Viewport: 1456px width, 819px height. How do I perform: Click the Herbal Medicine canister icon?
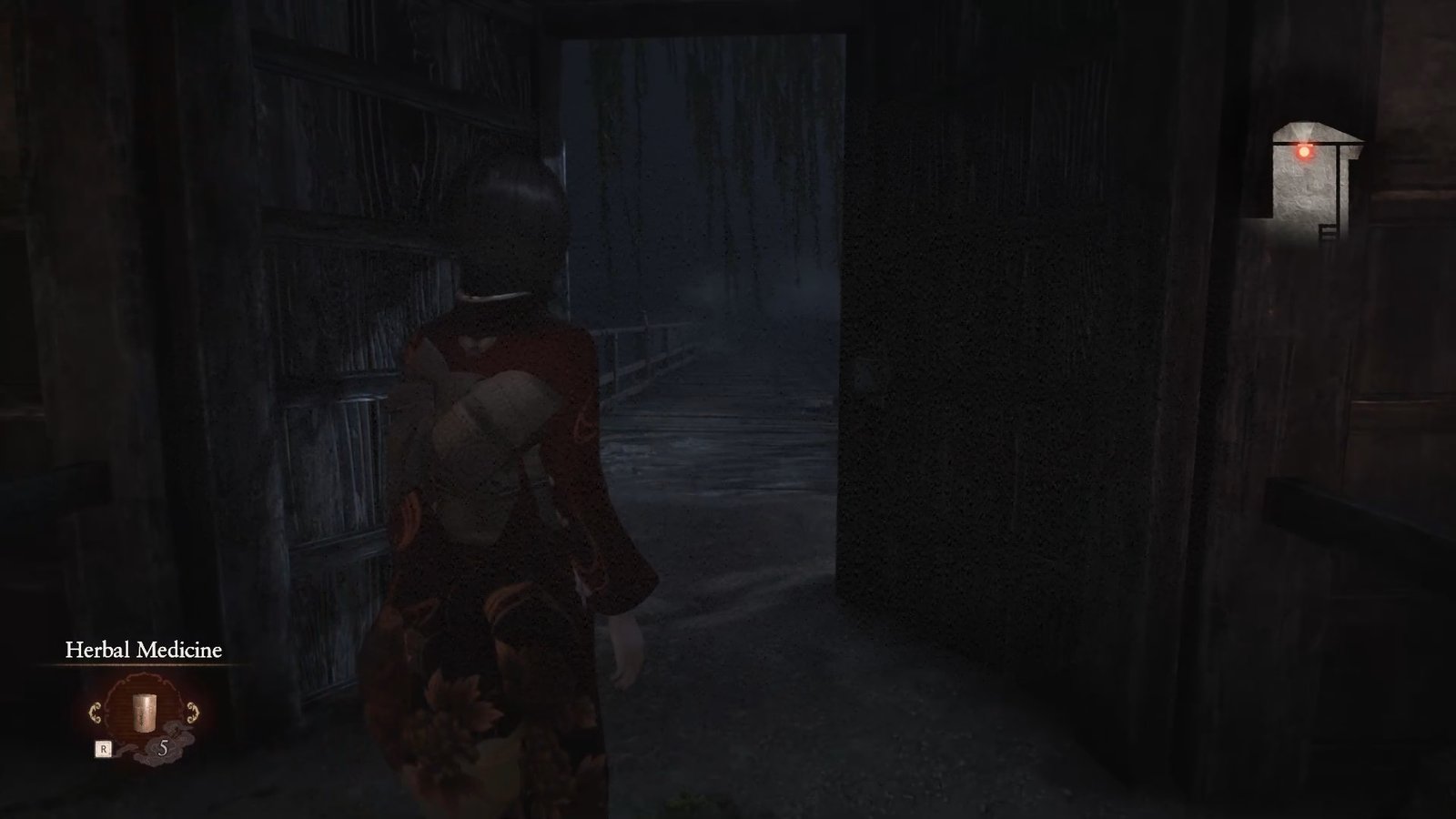[144, 712]
